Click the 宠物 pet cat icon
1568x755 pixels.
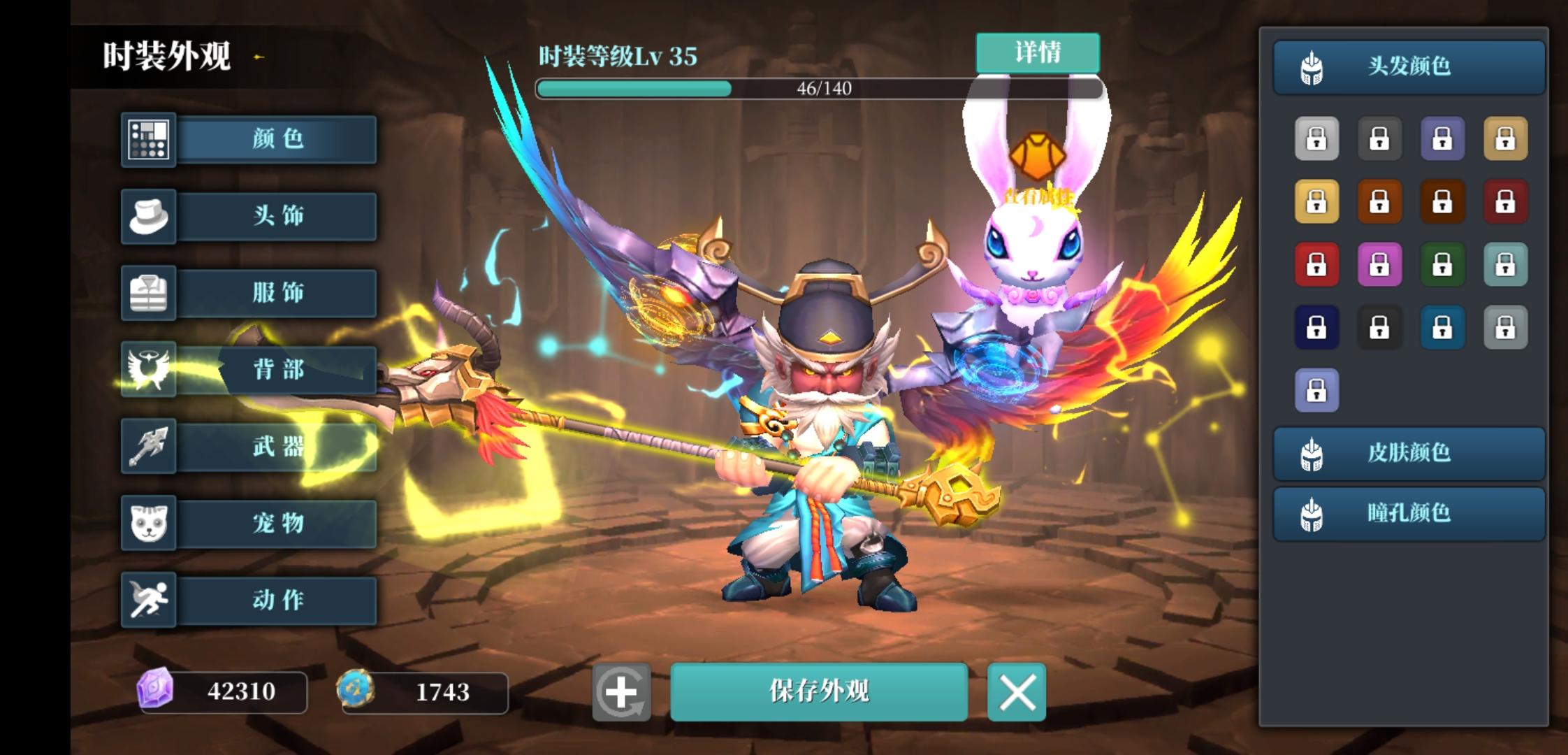point(149,523)
